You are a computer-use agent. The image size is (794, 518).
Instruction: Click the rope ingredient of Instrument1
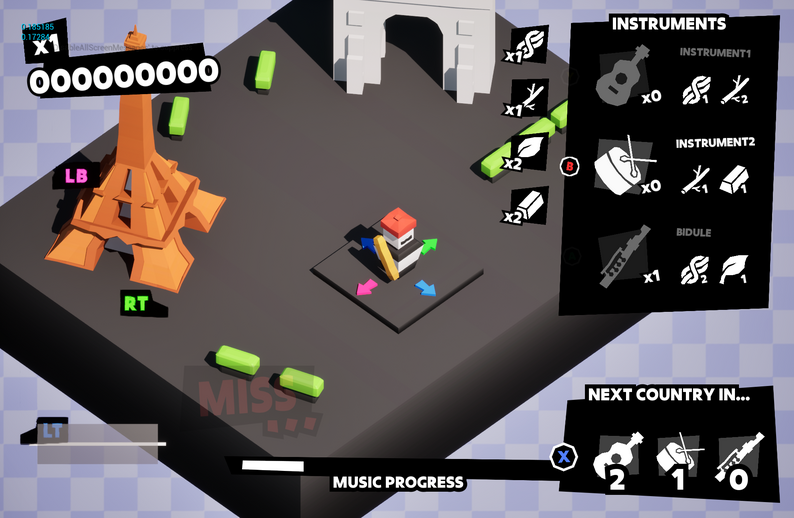692,92
